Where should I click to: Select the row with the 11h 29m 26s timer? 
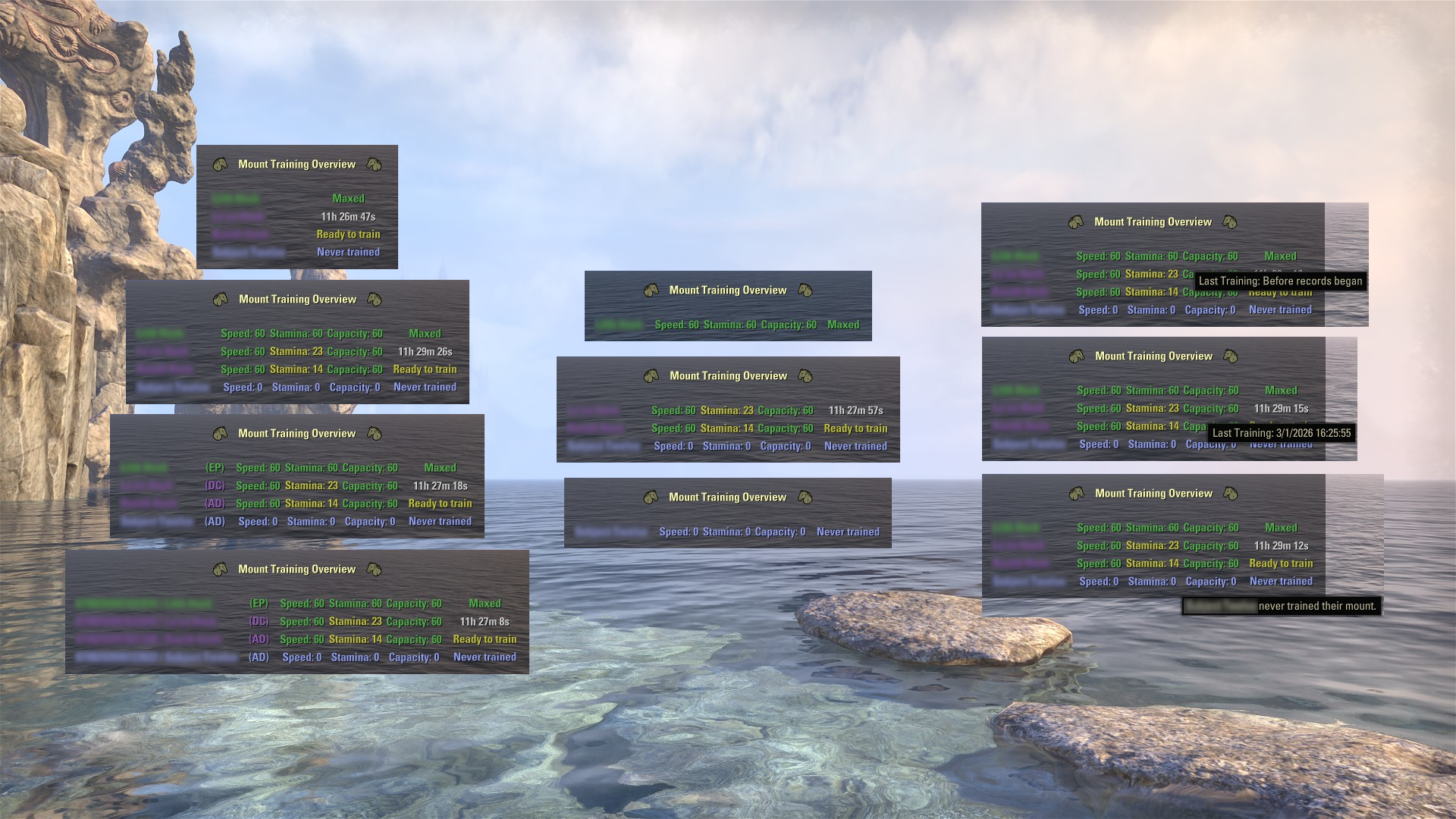click(x=297, y=352)
